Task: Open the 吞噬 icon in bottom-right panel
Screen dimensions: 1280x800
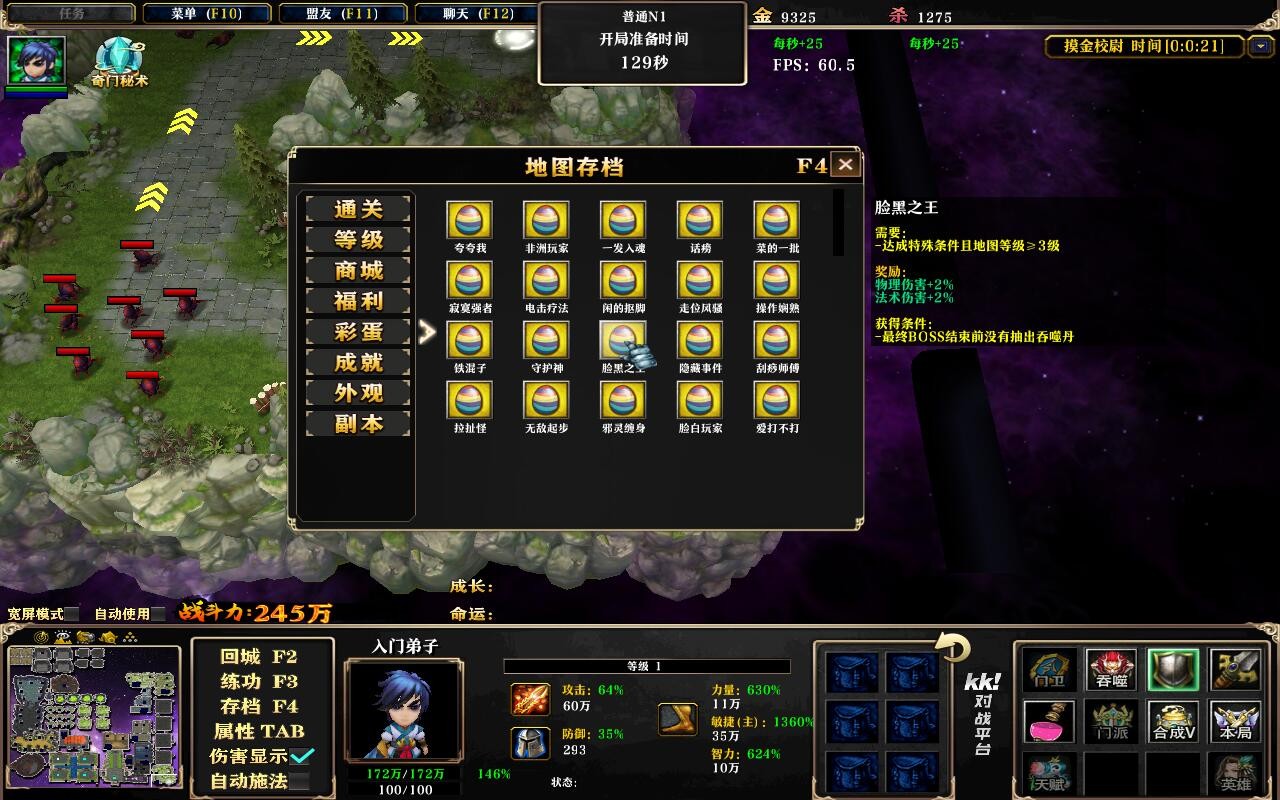Action: pos(1111,671)
